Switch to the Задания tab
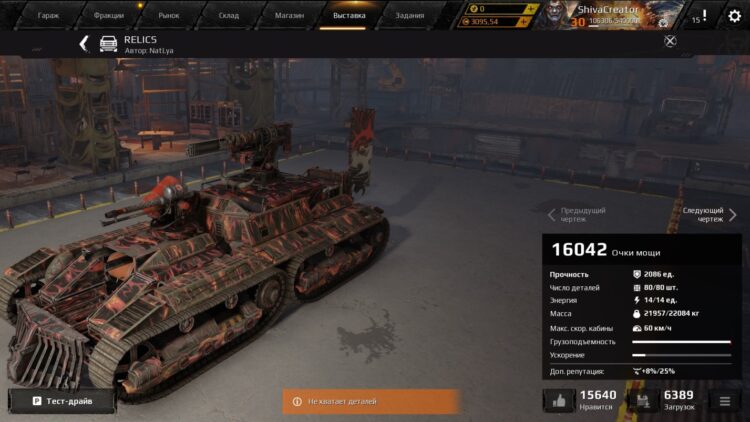 pos(409,15)
